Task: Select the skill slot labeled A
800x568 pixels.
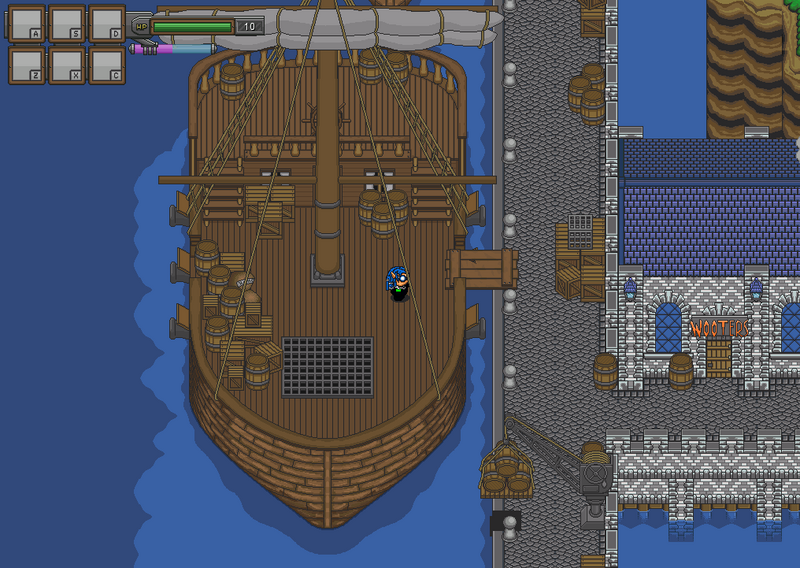Action: [x=26, y=23]
